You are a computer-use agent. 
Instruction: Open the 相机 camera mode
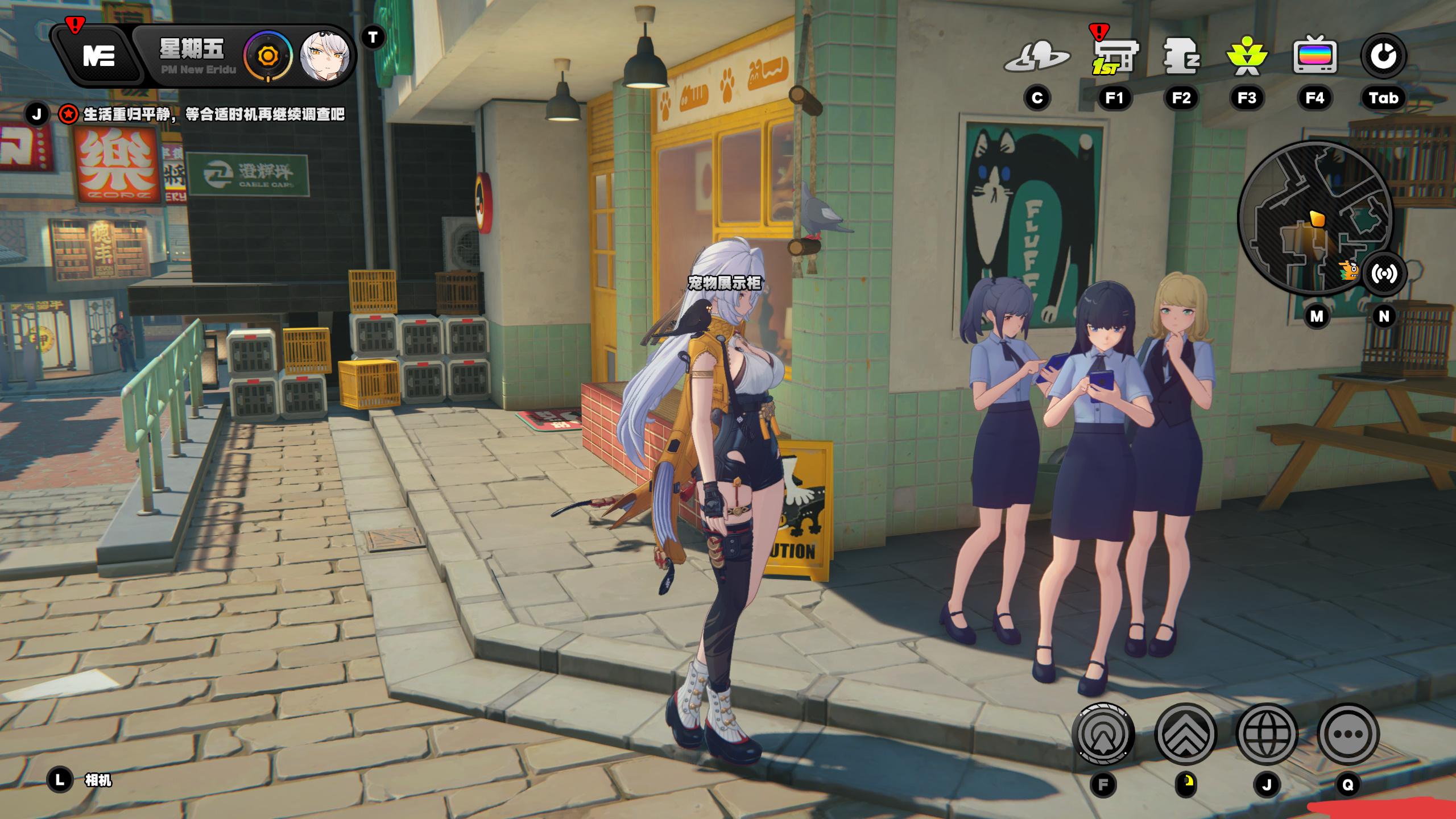coord(98,780)
